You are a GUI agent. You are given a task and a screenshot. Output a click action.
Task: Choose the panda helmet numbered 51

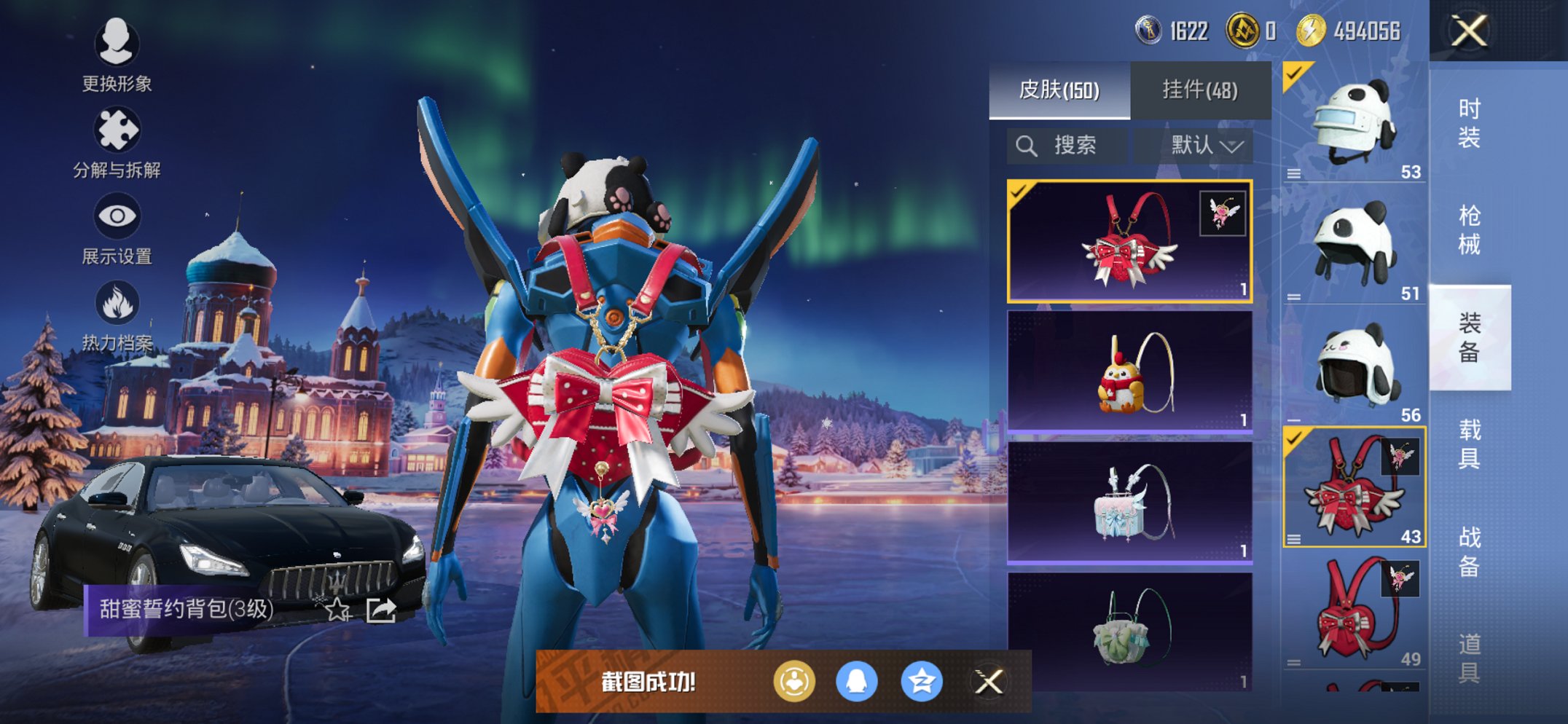[1354, 244]
